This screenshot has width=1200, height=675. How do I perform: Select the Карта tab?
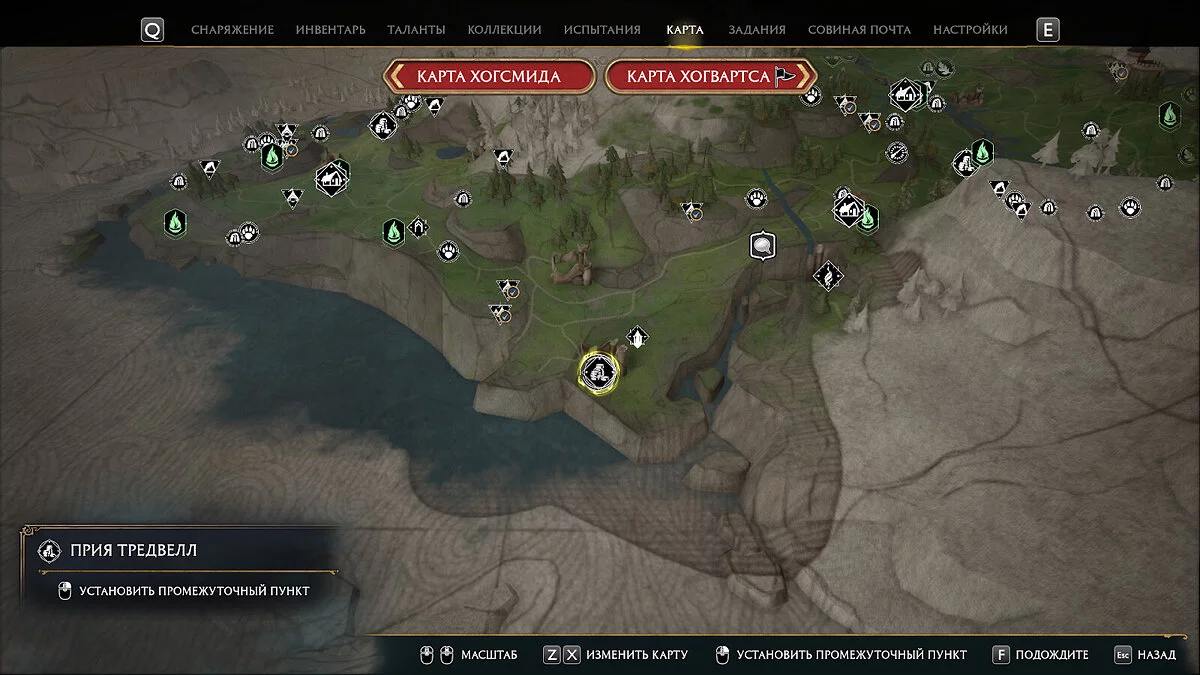coord(685,30)
